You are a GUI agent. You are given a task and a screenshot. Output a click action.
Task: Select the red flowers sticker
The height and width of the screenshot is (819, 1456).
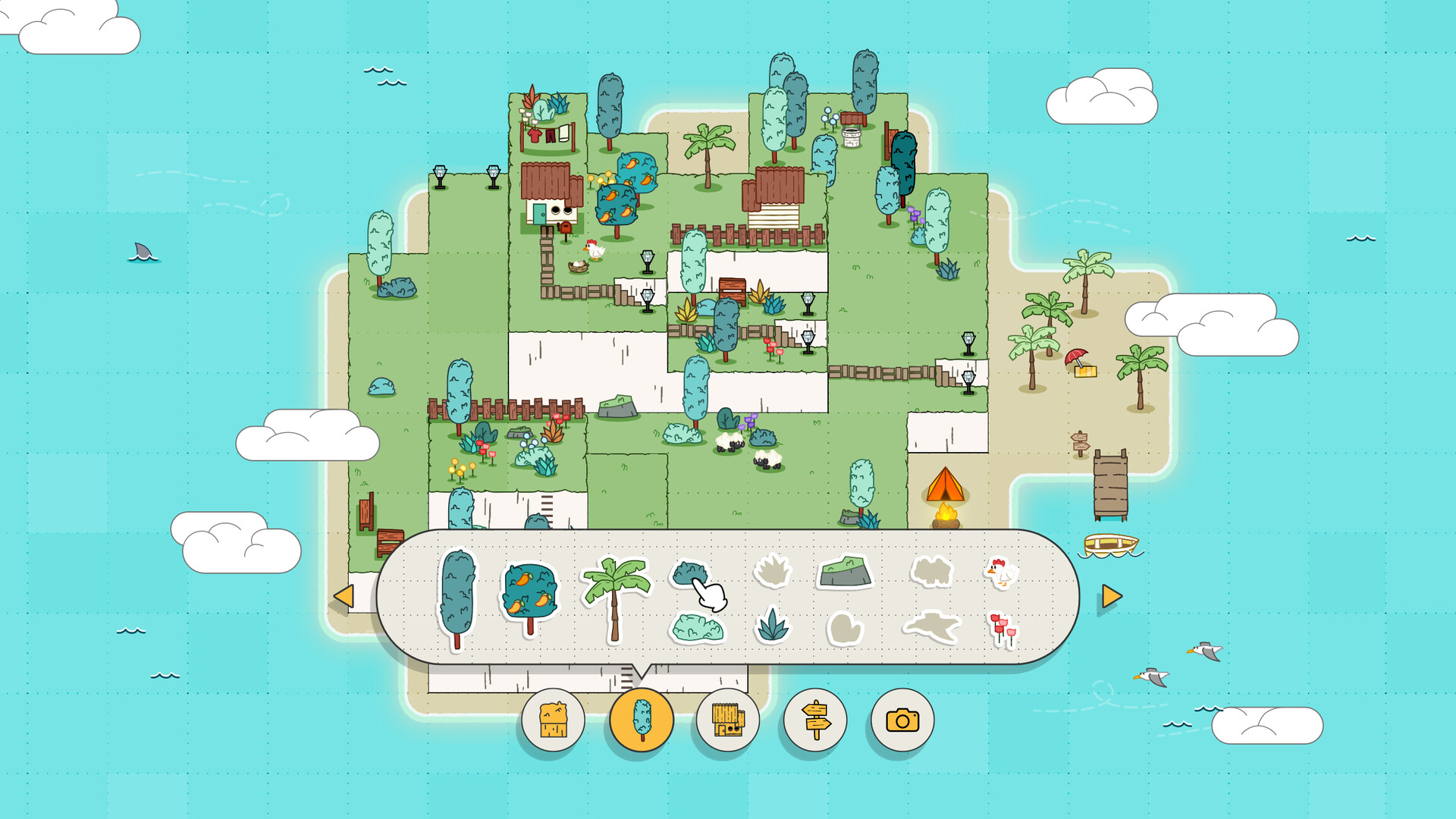pos(1001,629)
